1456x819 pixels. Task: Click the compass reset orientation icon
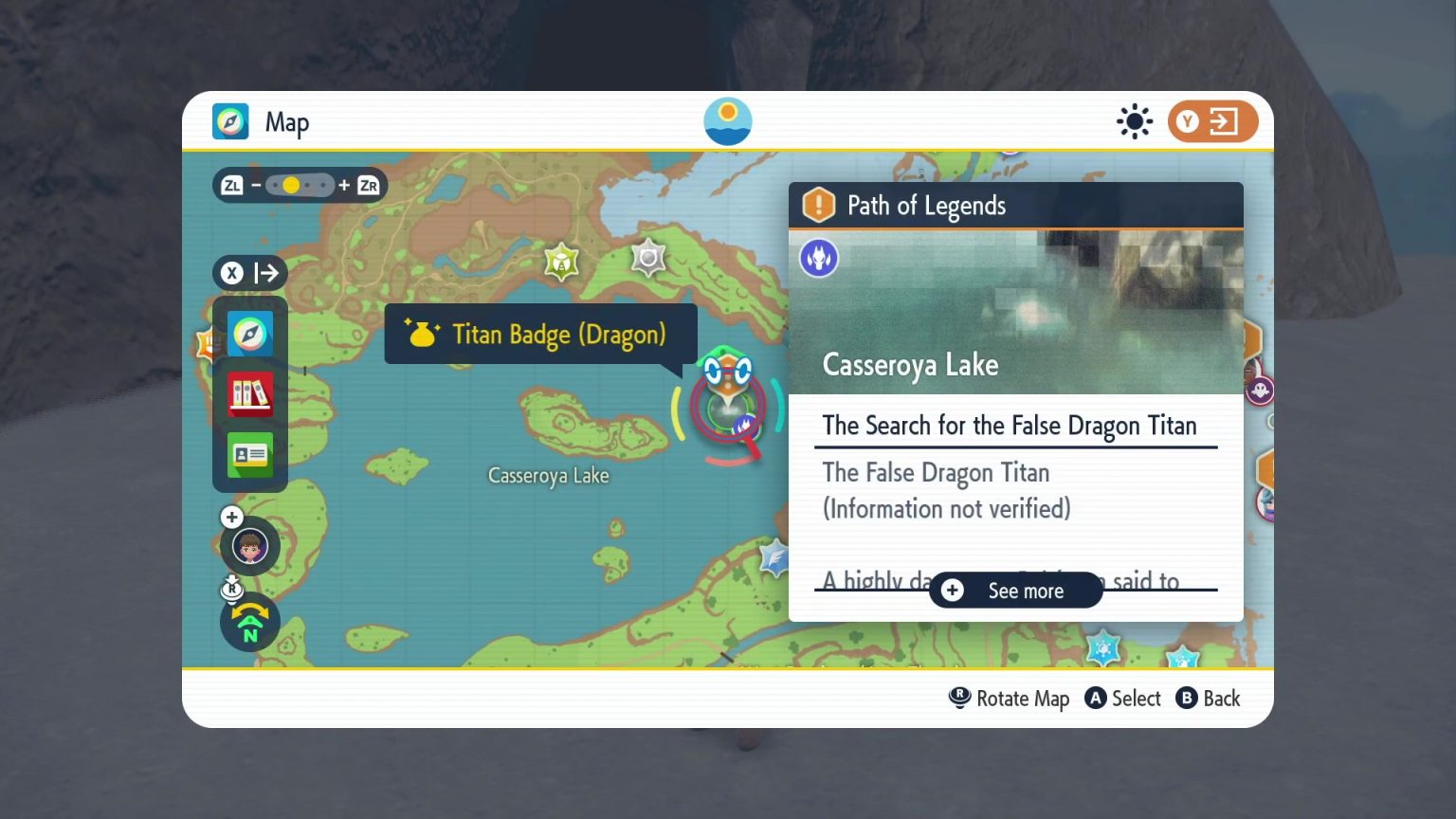point(249,621)
